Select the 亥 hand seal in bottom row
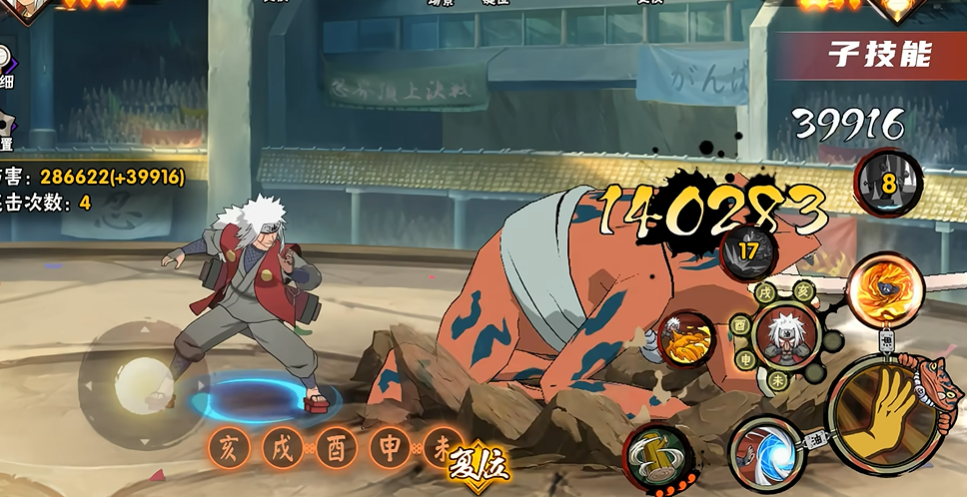The width and height of the screenshot is (967, 497). (229, 448)
